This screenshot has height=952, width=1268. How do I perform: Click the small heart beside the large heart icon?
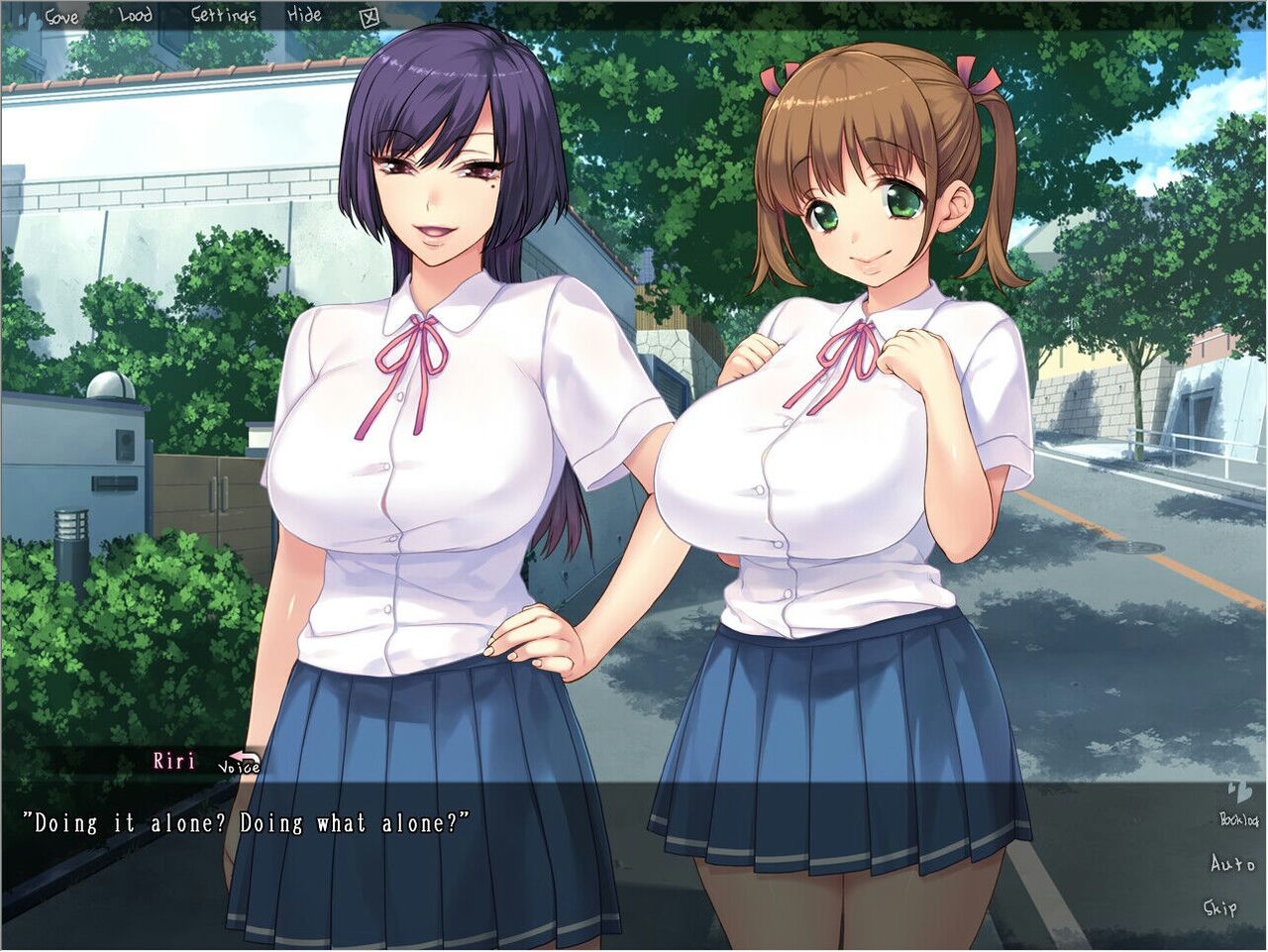(1230, 786)
